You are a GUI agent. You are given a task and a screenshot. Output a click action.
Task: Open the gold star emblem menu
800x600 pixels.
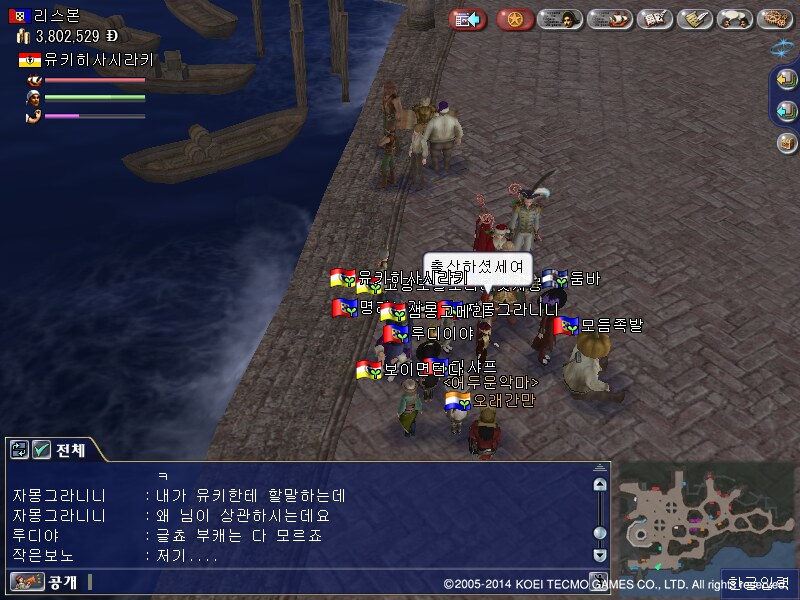515,19
